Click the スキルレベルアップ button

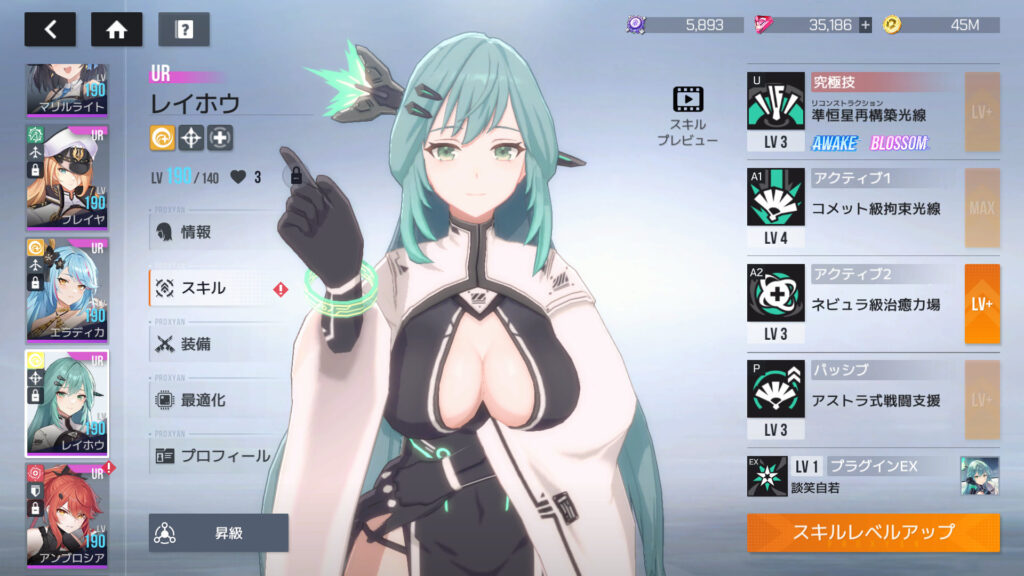tap(873, 532)
